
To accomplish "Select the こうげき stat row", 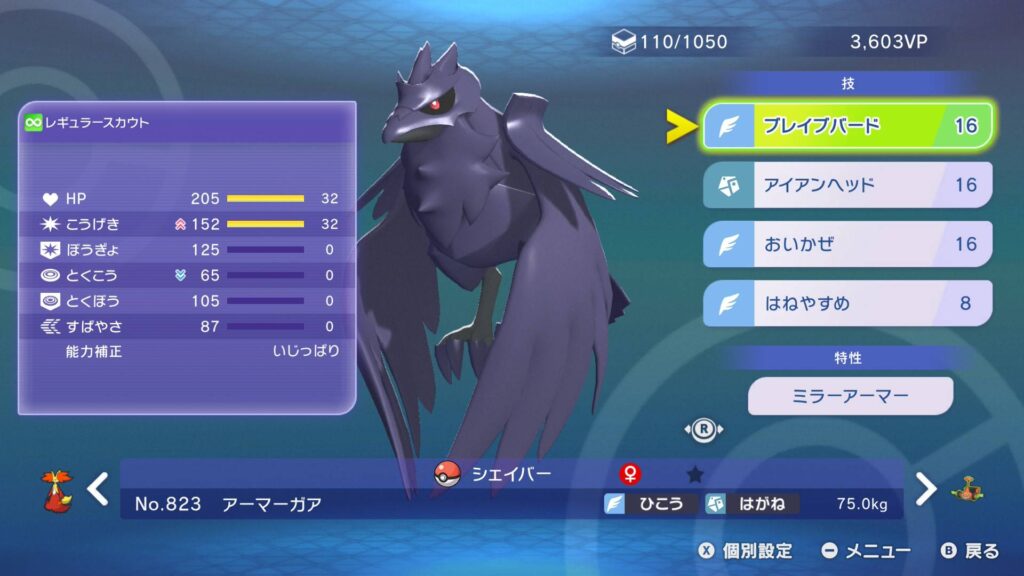I will tap(188, 224).
